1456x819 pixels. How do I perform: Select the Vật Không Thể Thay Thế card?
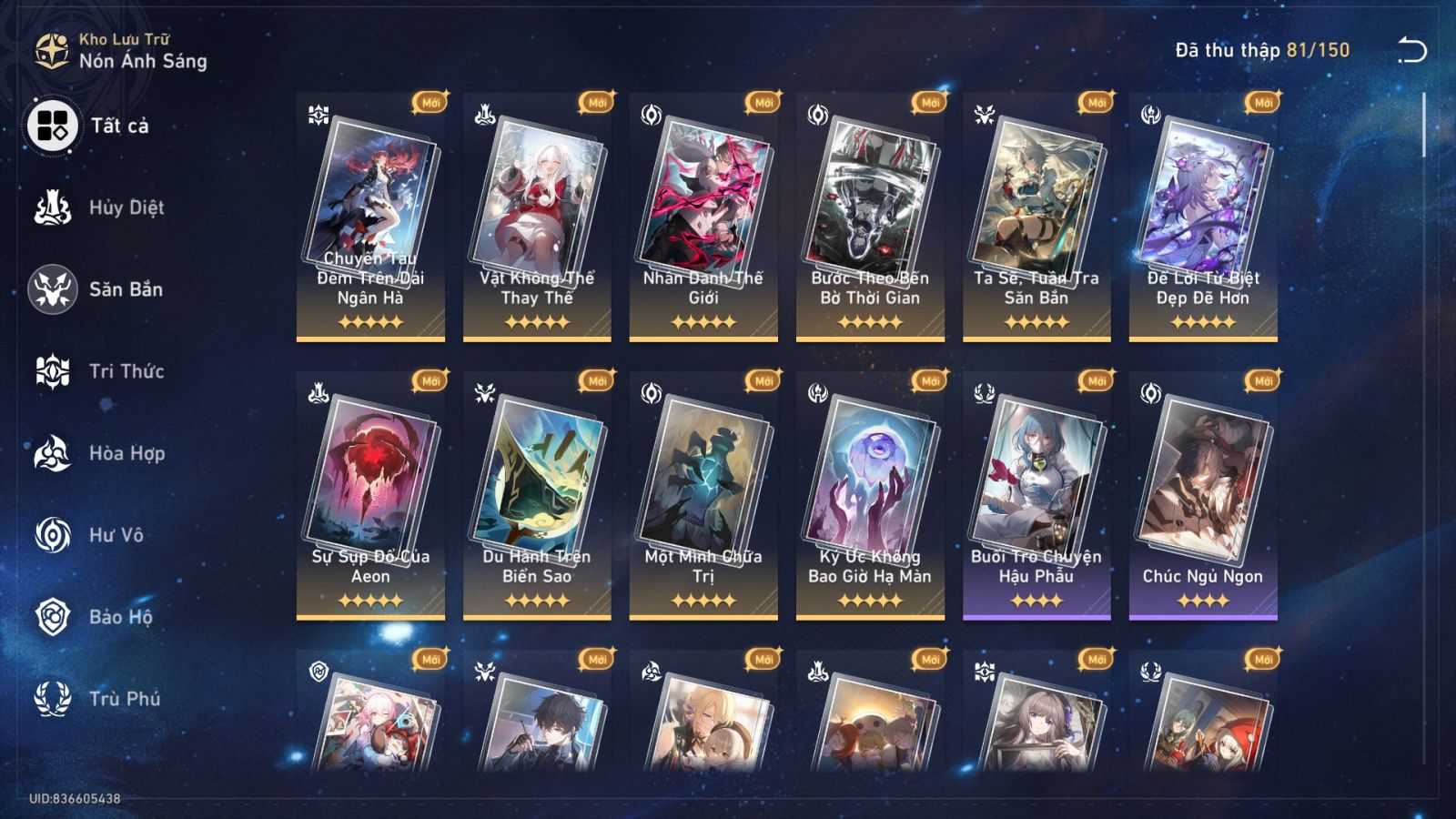click(x=537, y=217)
